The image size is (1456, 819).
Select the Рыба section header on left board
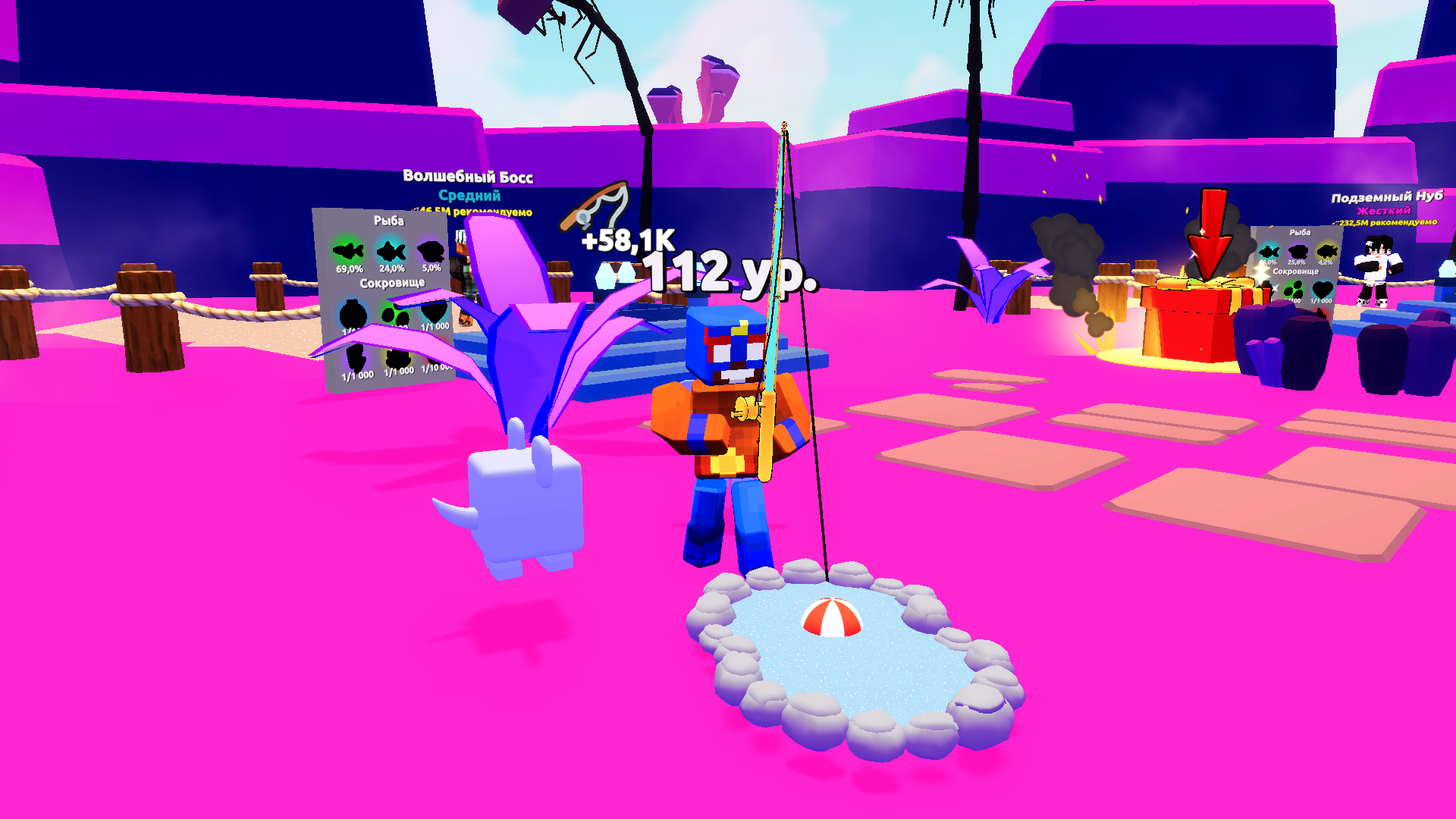(389, 221)
